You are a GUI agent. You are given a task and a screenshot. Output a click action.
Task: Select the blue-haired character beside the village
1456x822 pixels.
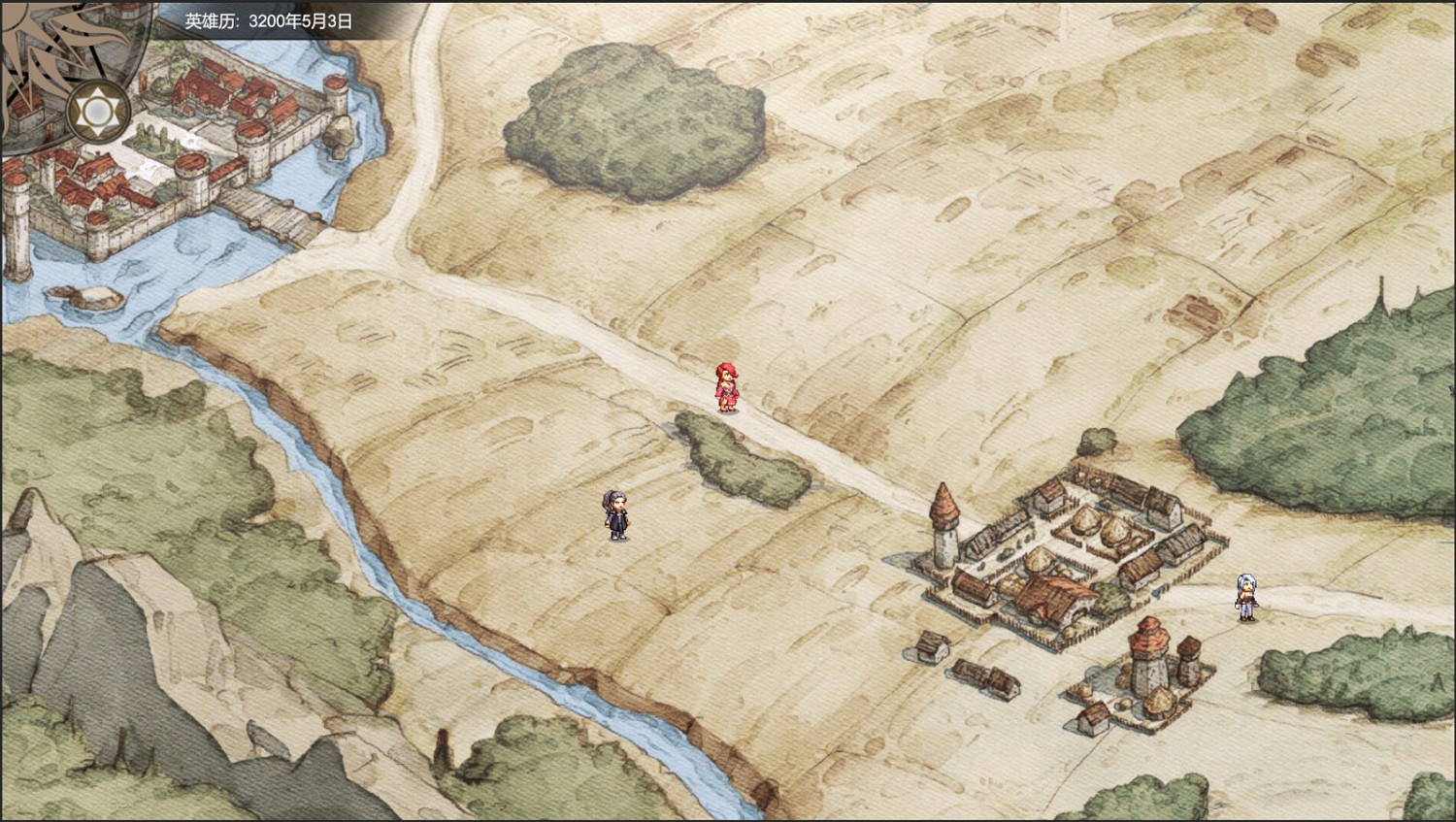tap(1245, 593)
